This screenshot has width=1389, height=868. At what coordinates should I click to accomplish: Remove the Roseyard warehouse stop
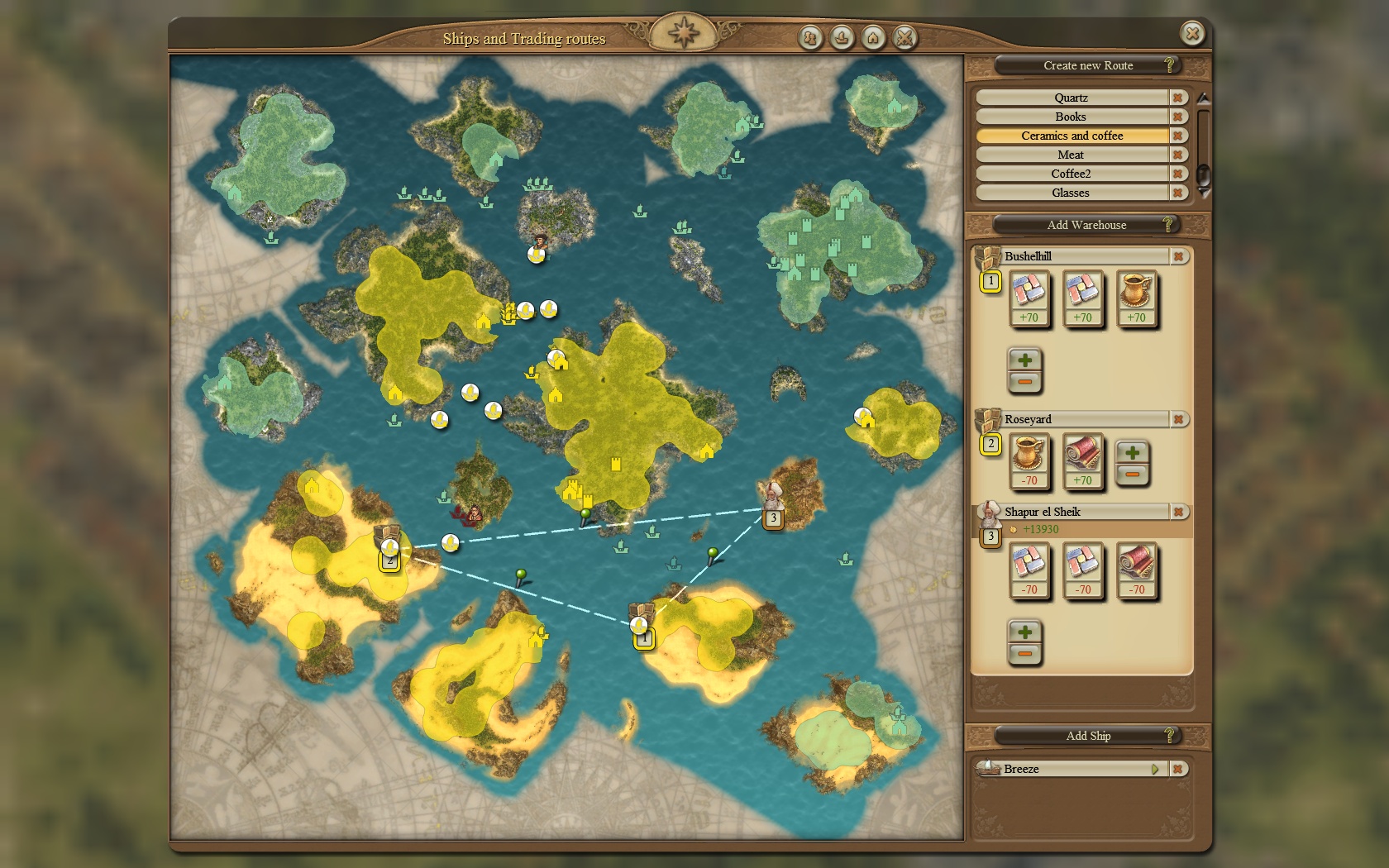pos(1178,420)
